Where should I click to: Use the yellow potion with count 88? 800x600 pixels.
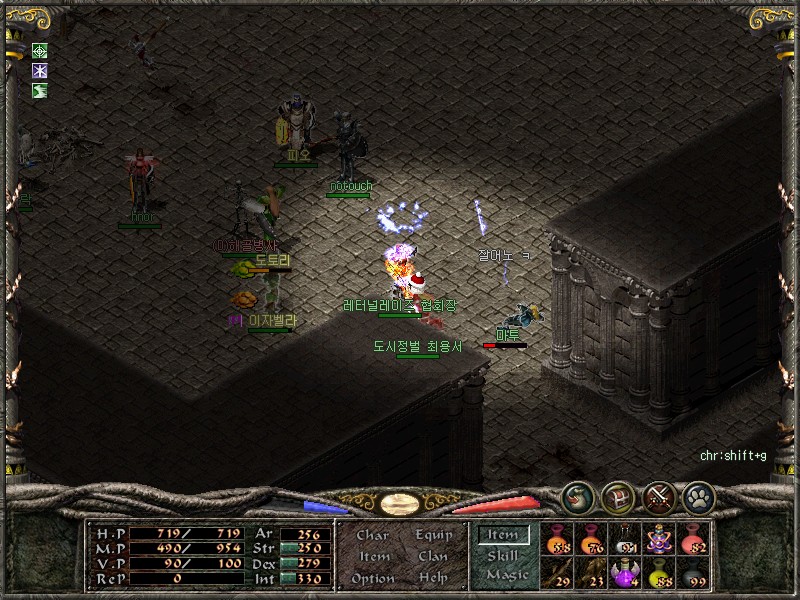[x=660, y=573]
